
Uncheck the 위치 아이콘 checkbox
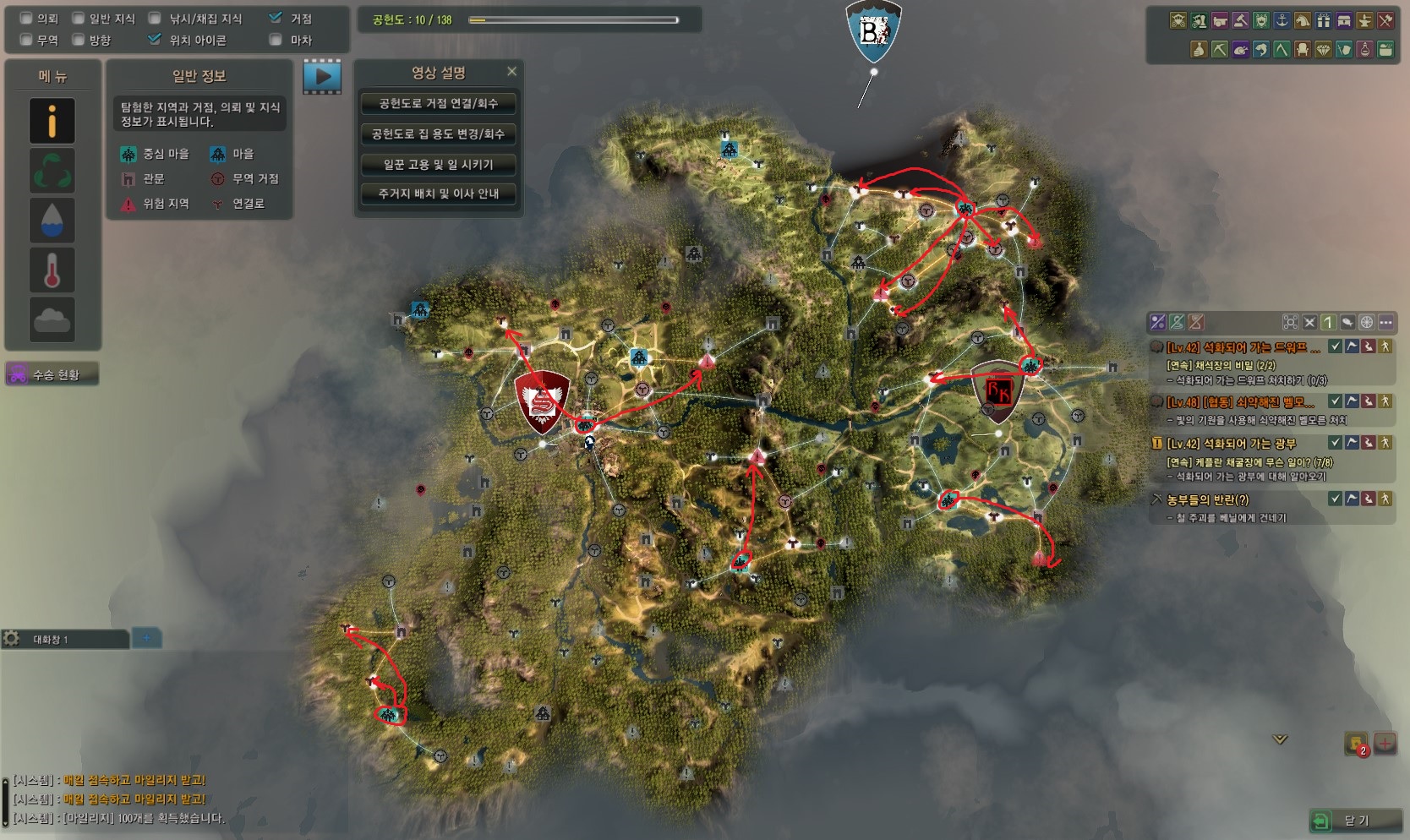pyautogui.click(x=155, y=40)
